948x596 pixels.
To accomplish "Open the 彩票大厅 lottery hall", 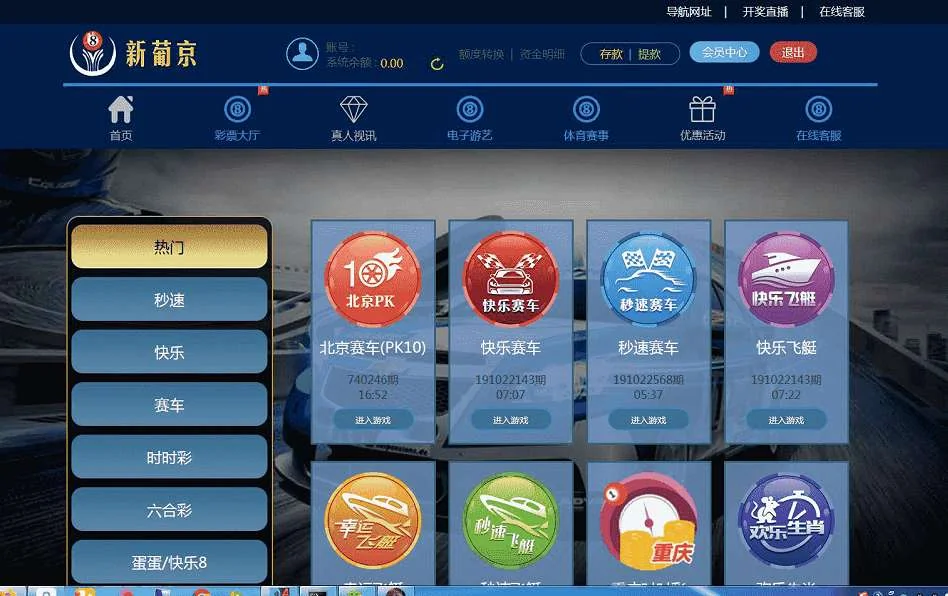I will 237,119.
